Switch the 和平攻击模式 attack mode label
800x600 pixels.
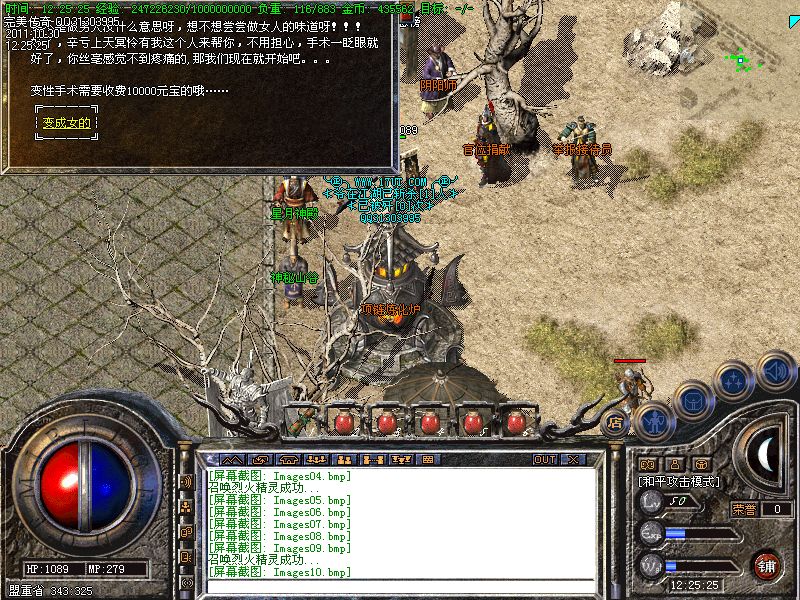[x=679, y=482]
